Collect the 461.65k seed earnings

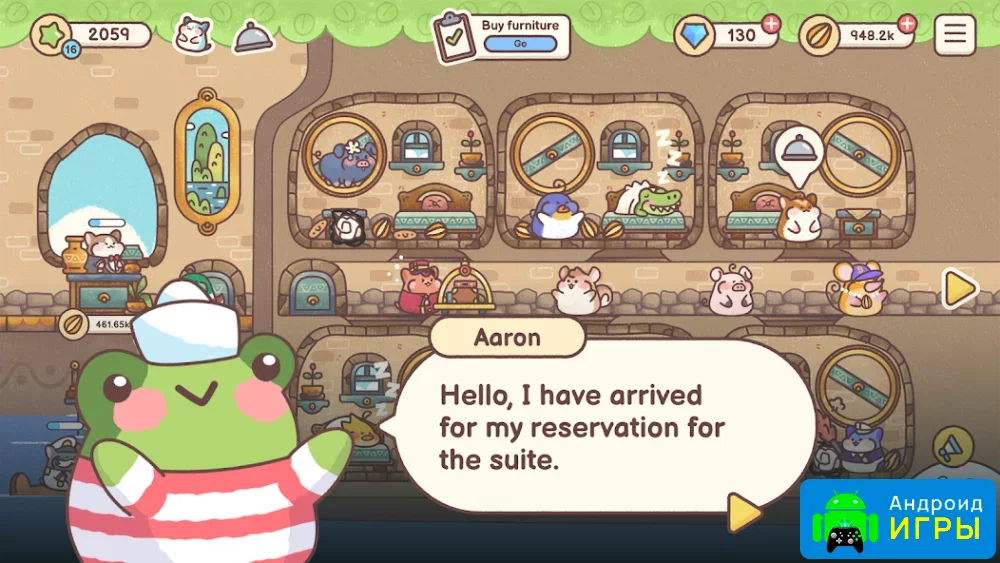[98, 324]
